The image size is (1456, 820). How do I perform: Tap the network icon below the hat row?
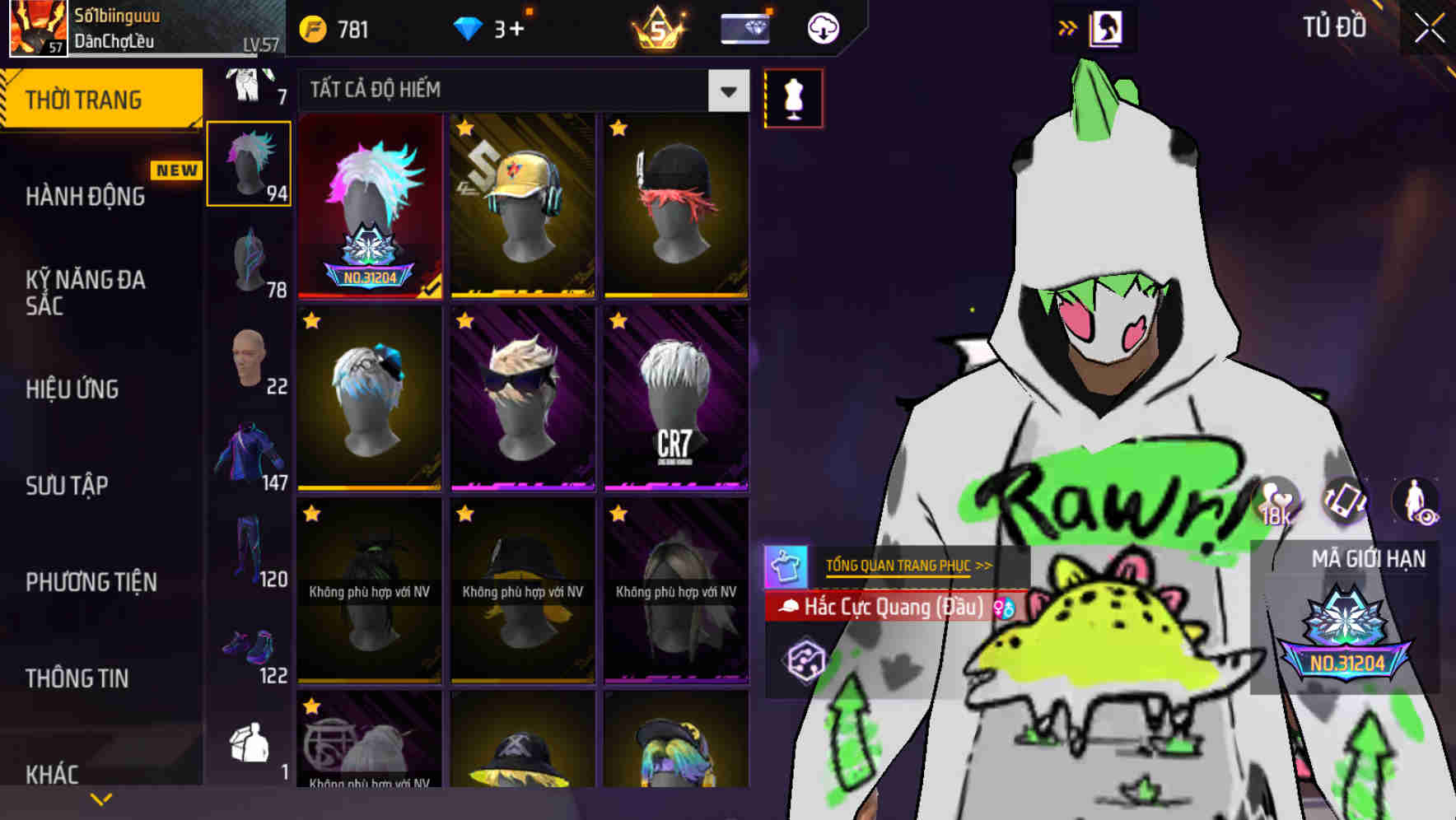tap(808, 659)
